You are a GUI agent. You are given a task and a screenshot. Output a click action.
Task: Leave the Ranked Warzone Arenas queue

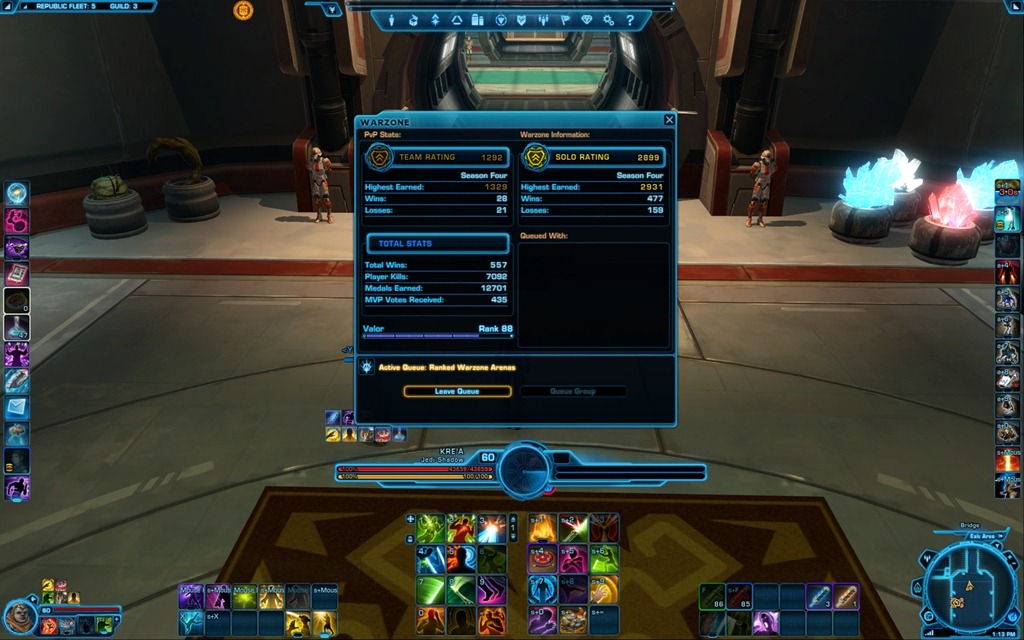pos(457,391)
